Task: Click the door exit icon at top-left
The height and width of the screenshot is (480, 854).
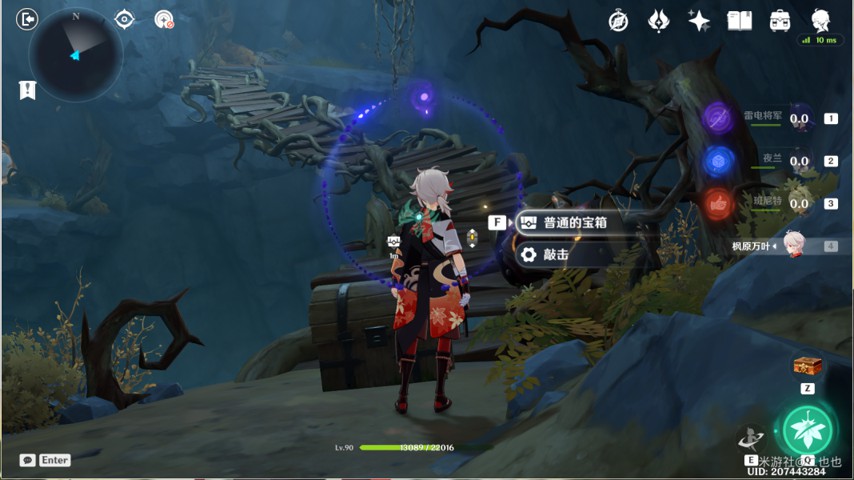Action: [27, 19]
